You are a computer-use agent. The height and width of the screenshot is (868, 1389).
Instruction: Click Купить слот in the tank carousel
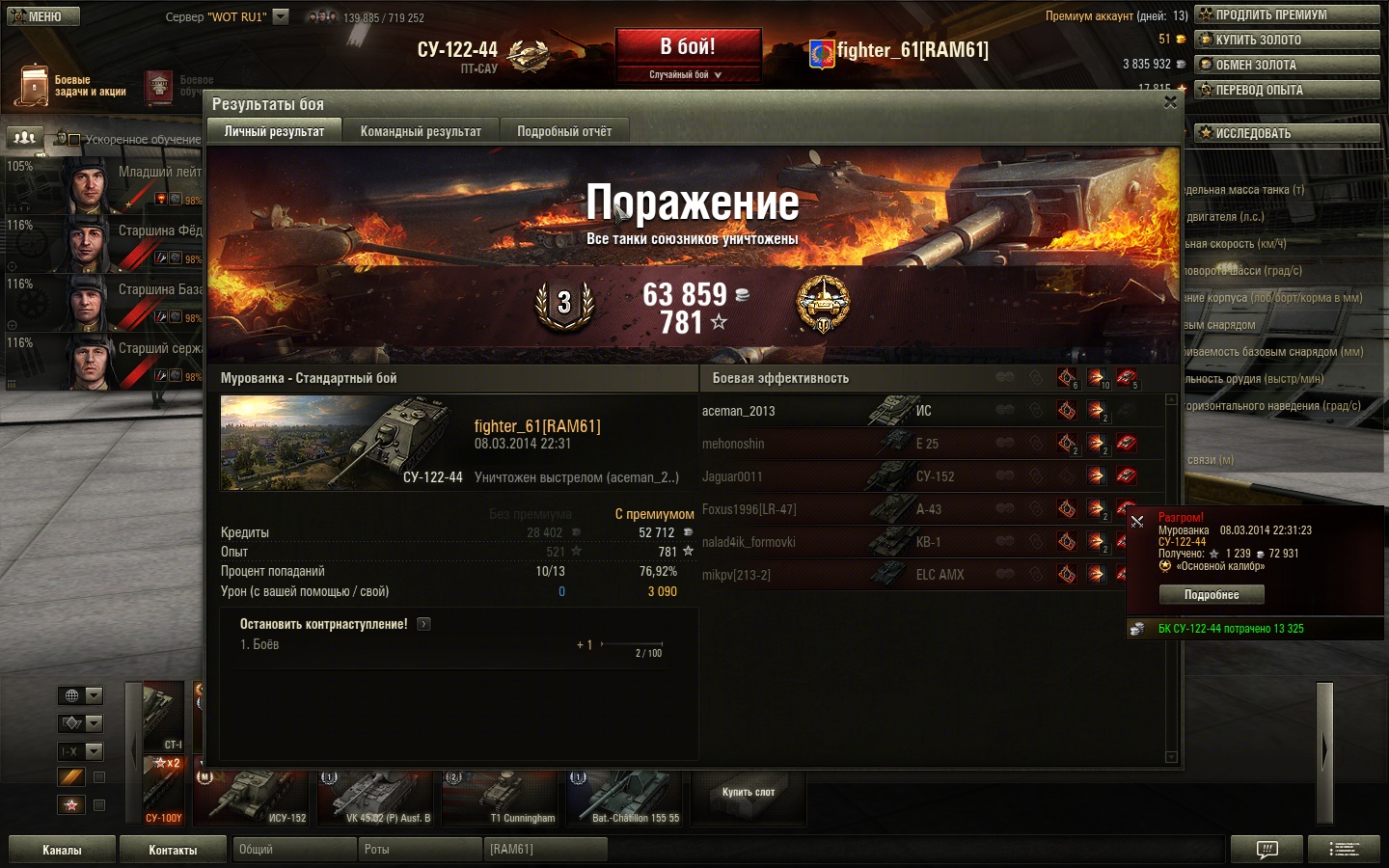[749, 793]
